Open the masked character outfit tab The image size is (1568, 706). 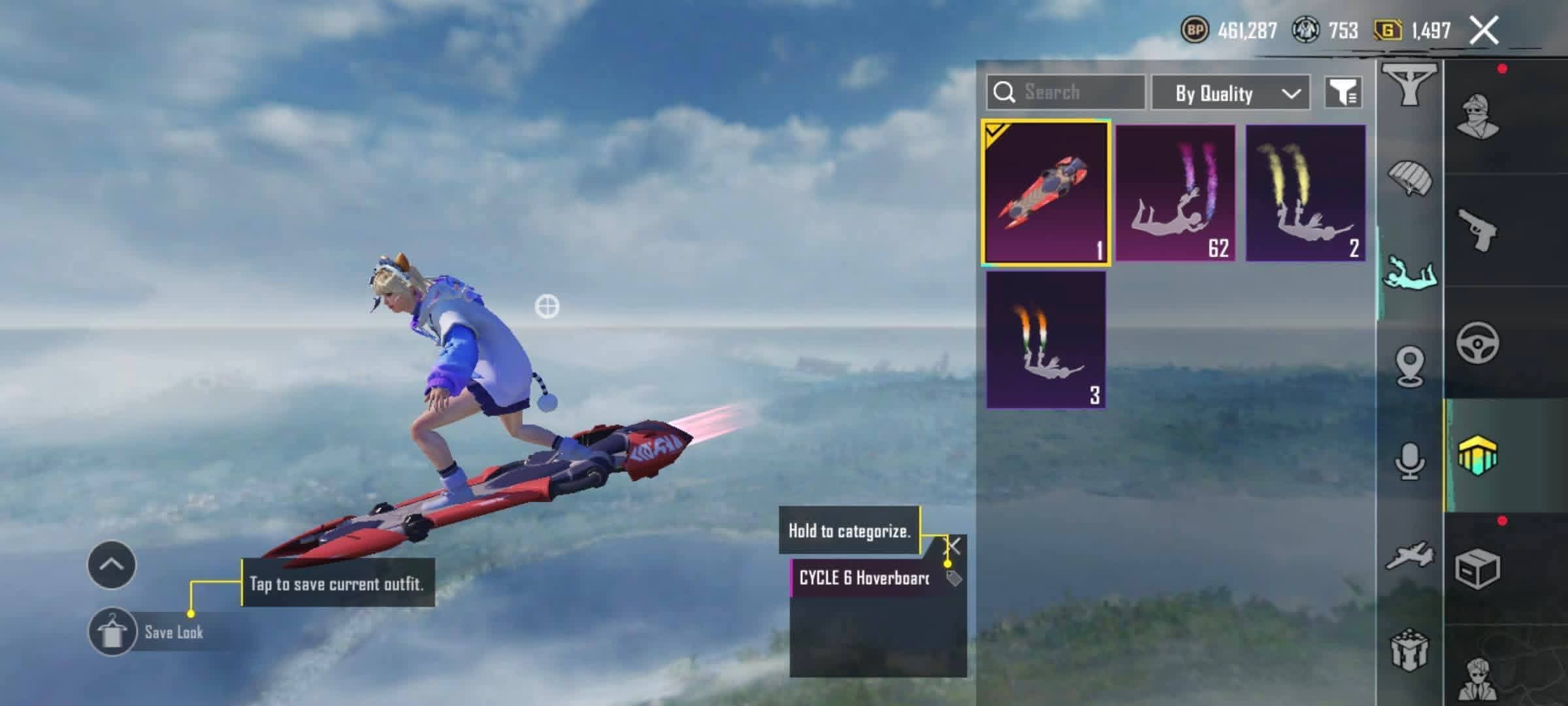pyautogui.click(x=1478, y=118)
